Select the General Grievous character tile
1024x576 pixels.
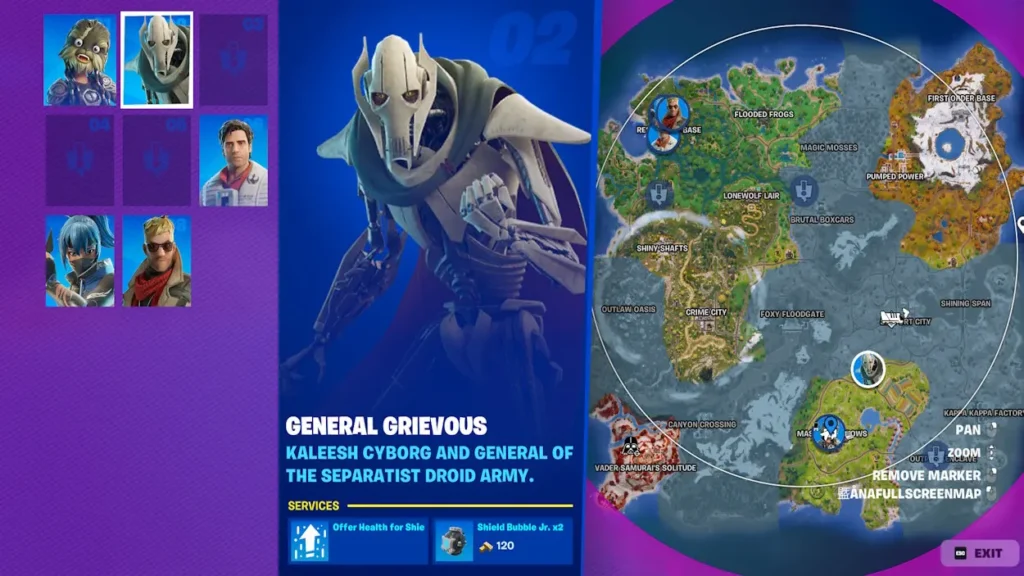157,60
